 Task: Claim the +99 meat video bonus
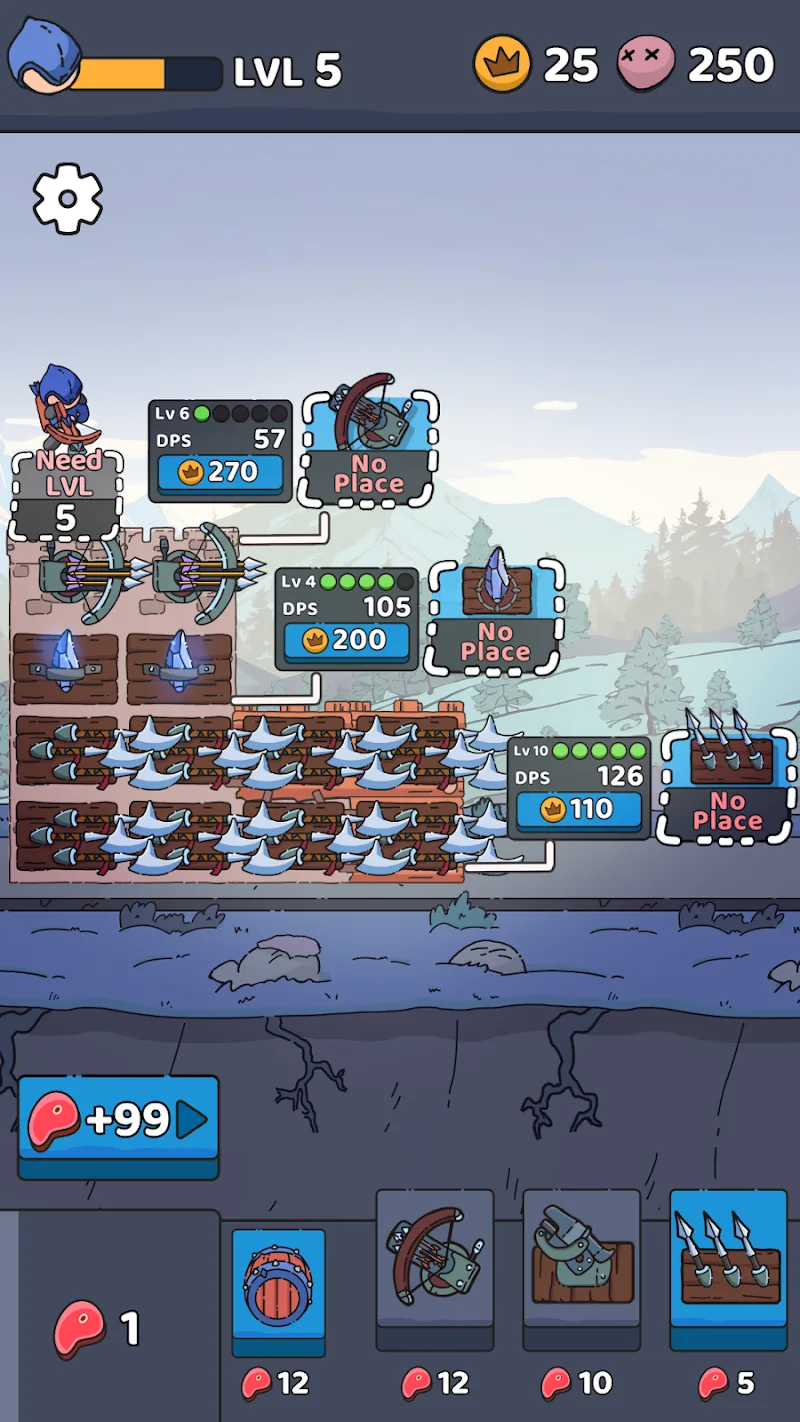click(x=118, y=1121)
